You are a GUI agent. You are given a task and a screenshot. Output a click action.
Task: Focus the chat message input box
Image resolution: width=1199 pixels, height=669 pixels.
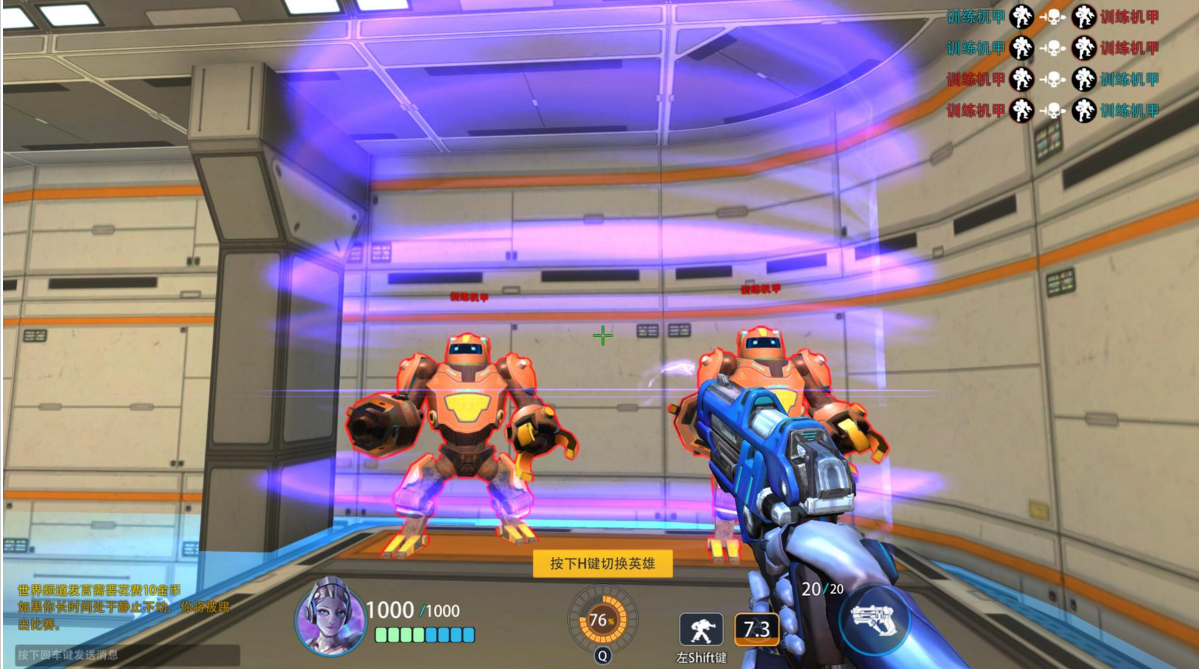pos(122,655)
